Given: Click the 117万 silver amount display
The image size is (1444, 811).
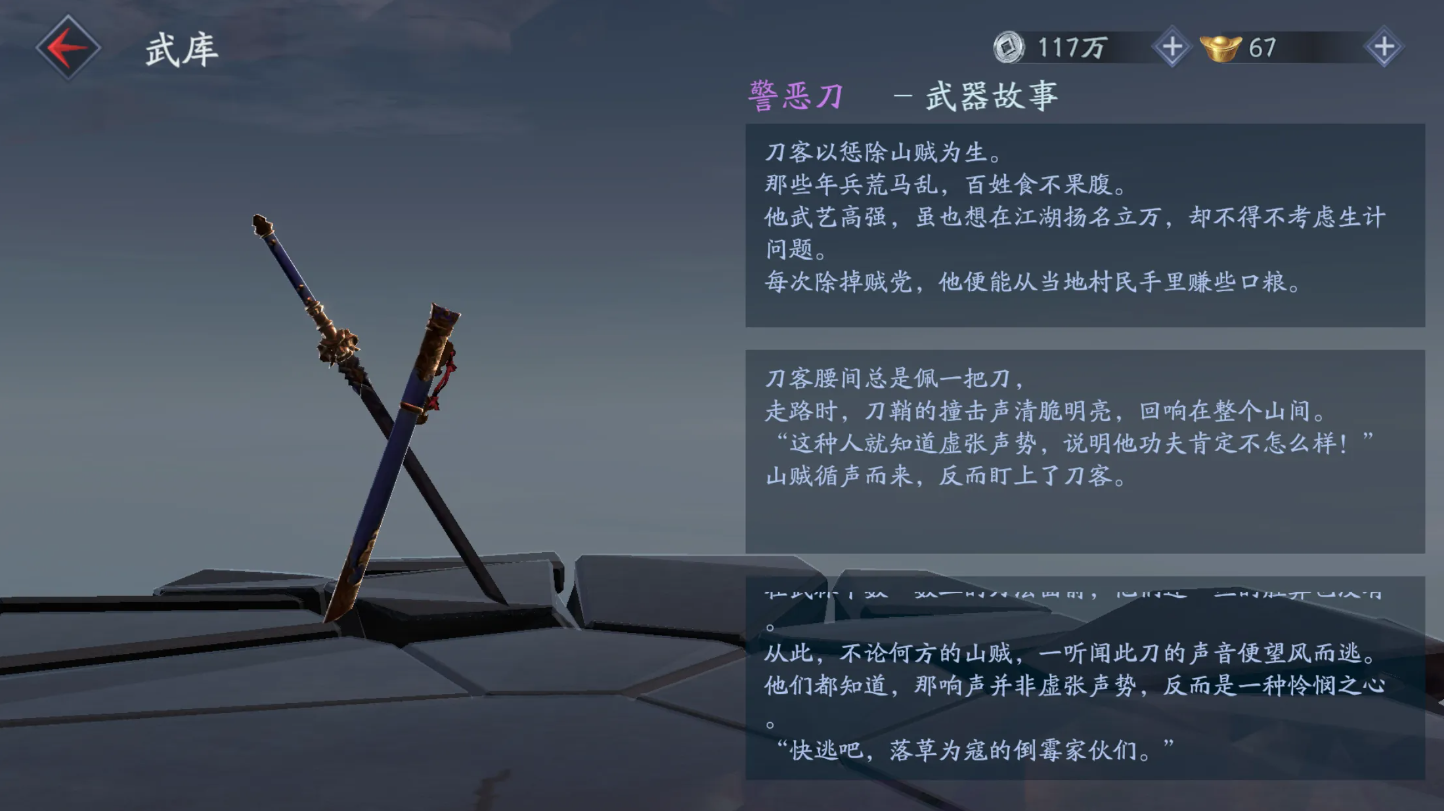Looking at the screenshot, I should (1072, 46).
